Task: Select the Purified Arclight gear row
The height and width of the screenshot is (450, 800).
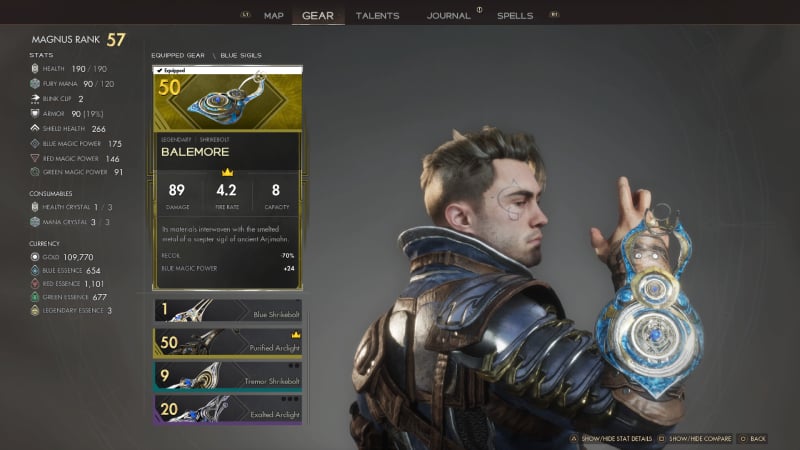Action: click(x=226, y=342)
